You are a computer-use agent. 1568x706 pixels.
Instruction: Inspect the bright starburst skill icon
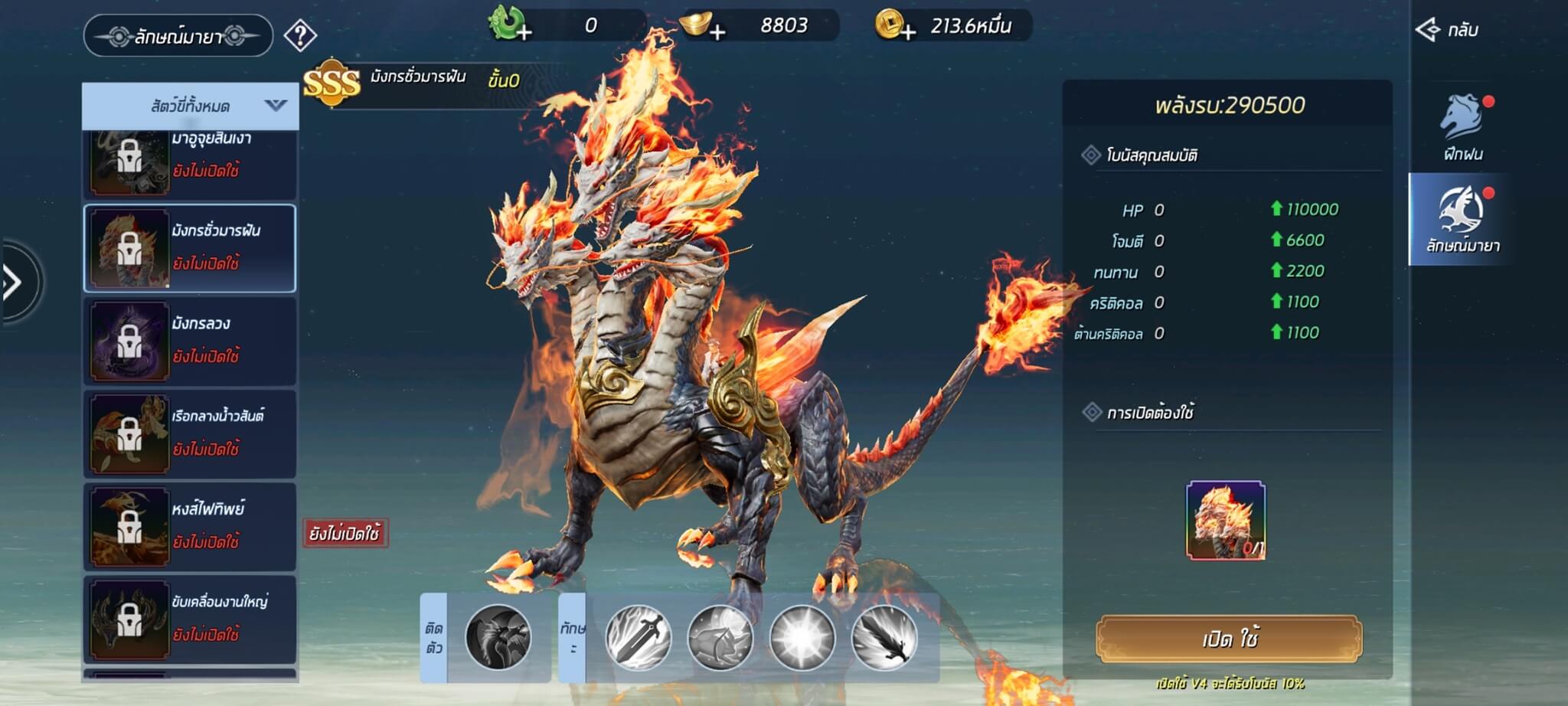click(802, 637)
